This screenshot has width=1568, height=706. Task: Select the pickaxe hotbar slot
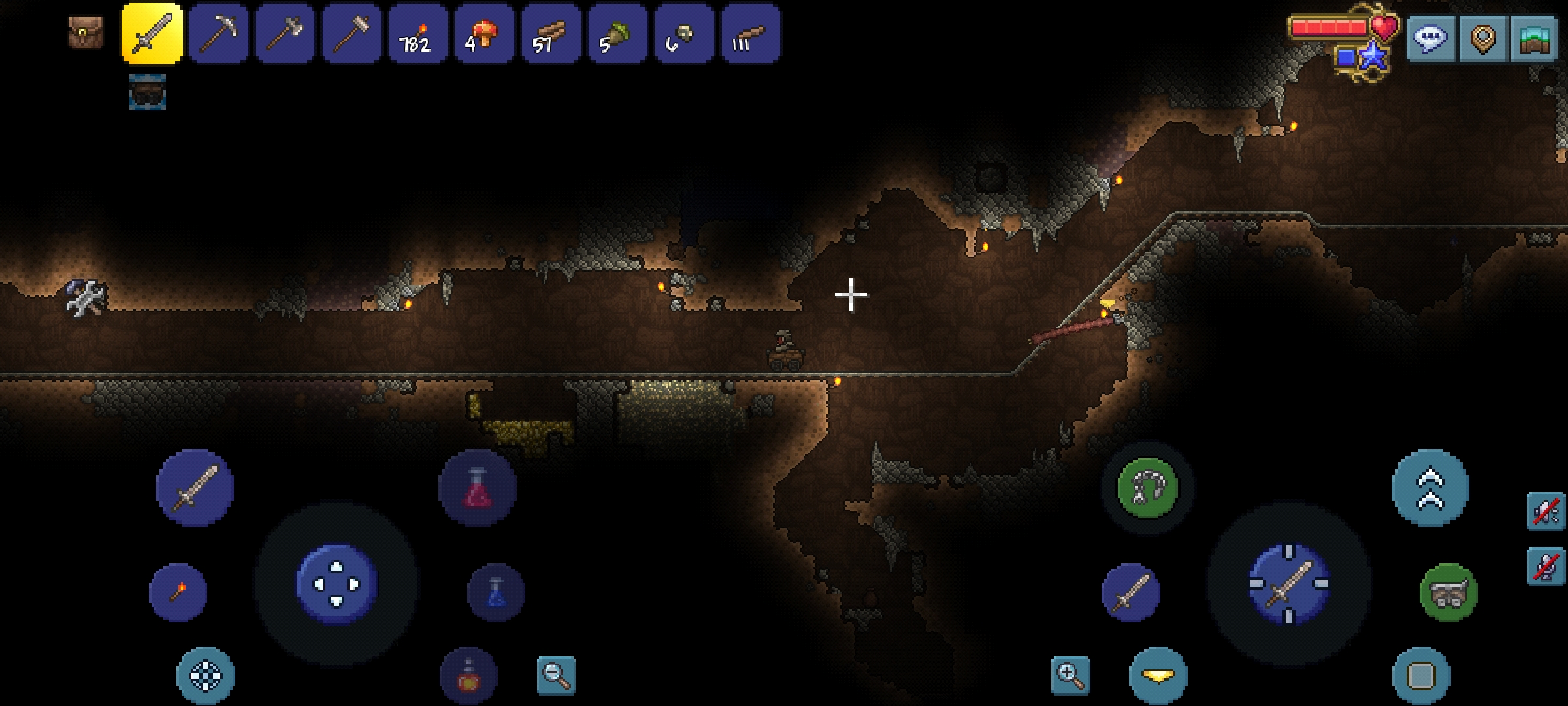[x=219, y=33]
